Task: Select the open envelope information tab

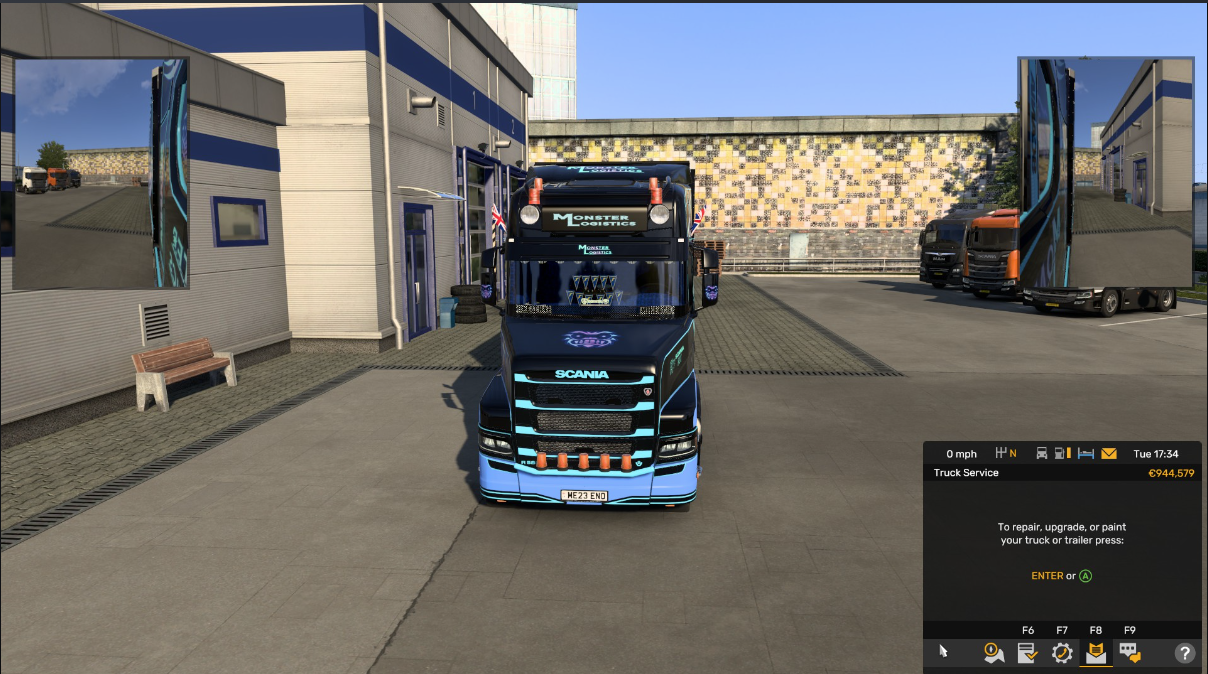Action: (1096, 653)
